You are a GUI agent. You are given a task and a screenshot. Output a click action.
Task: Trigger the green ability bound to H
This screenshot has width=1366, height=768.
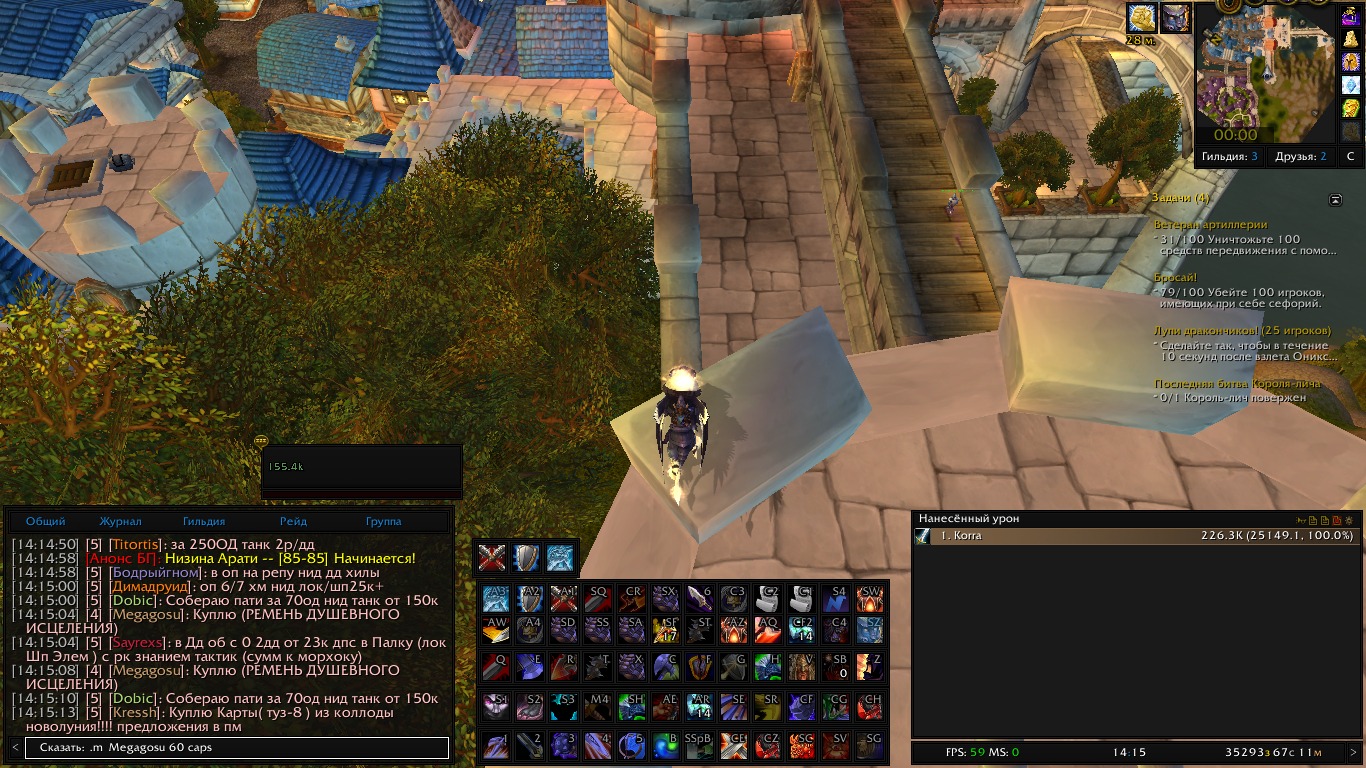pyautogui.click(x=768, y=665)
